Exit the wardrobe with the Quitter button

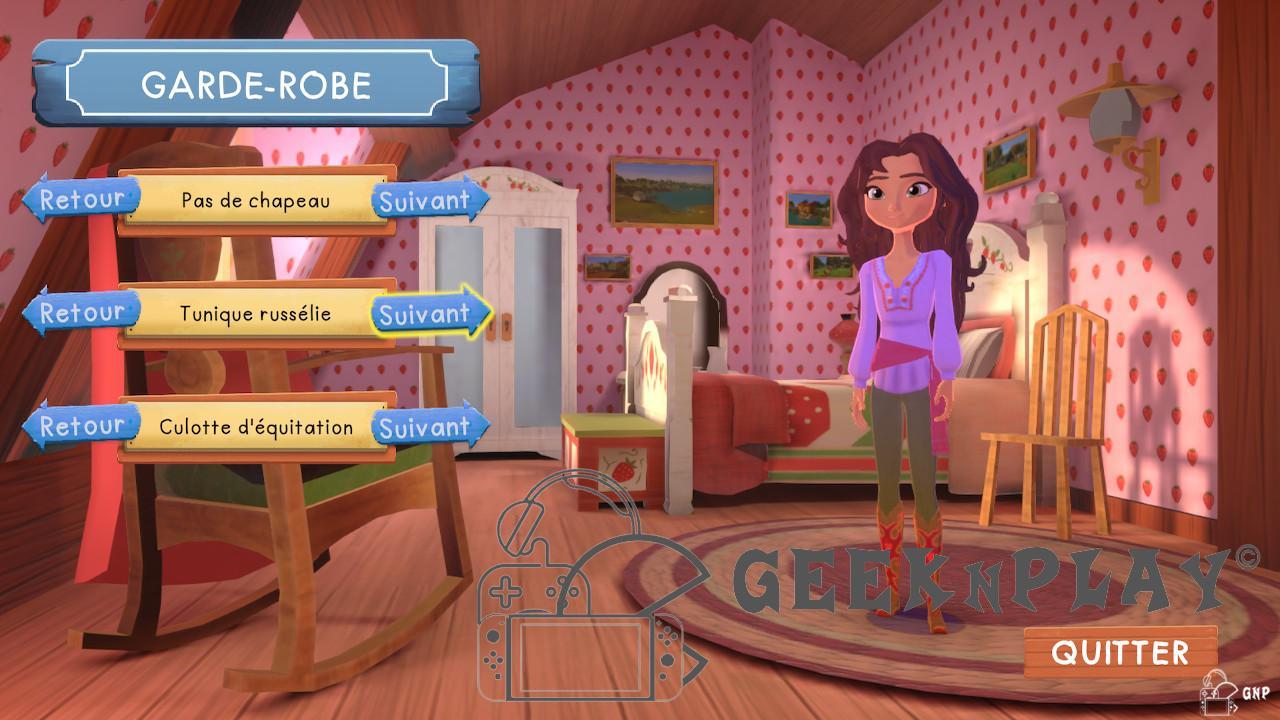coord(1120,653)
